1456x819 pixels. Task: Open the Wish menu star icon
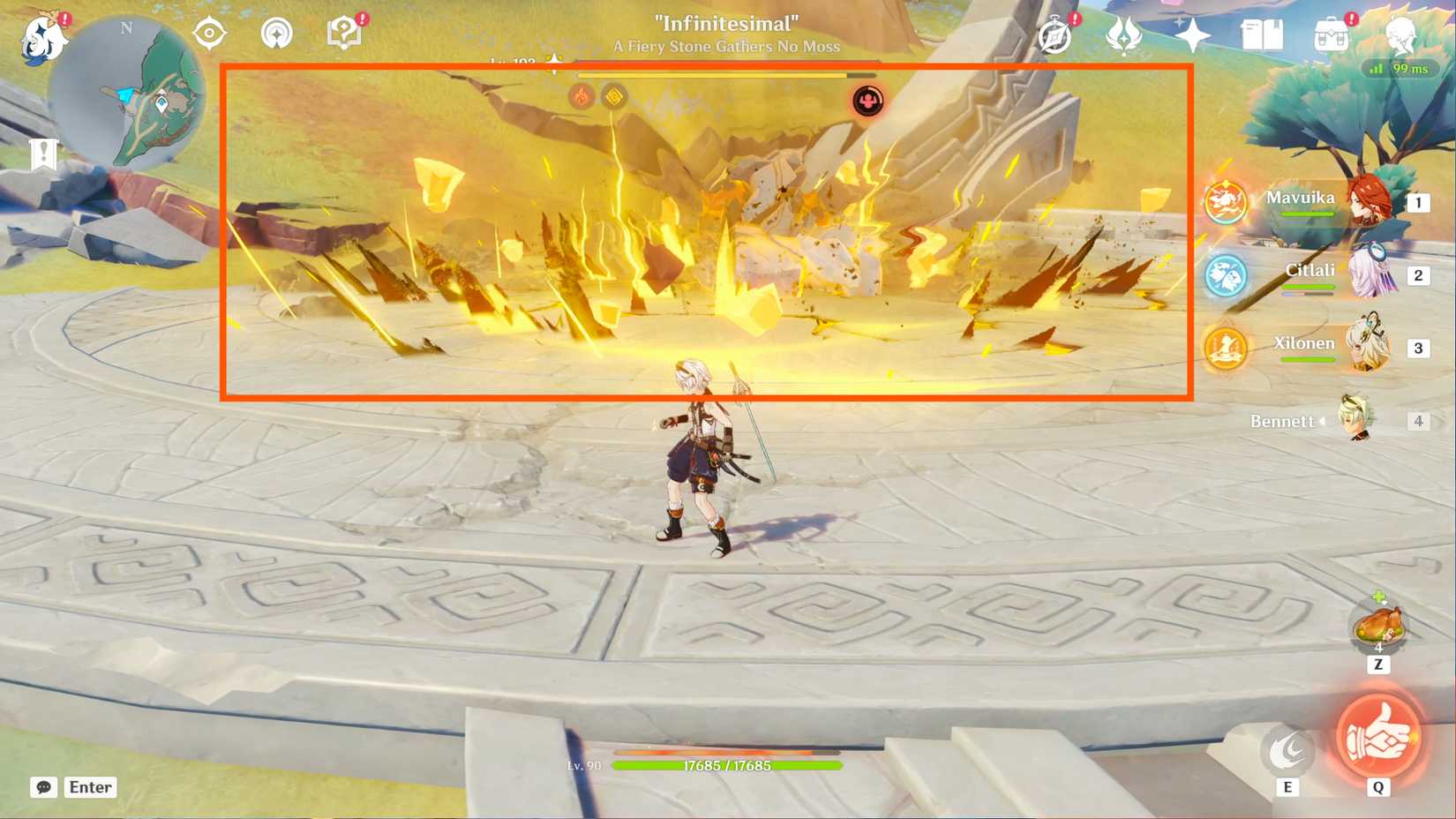(1191, 34)
